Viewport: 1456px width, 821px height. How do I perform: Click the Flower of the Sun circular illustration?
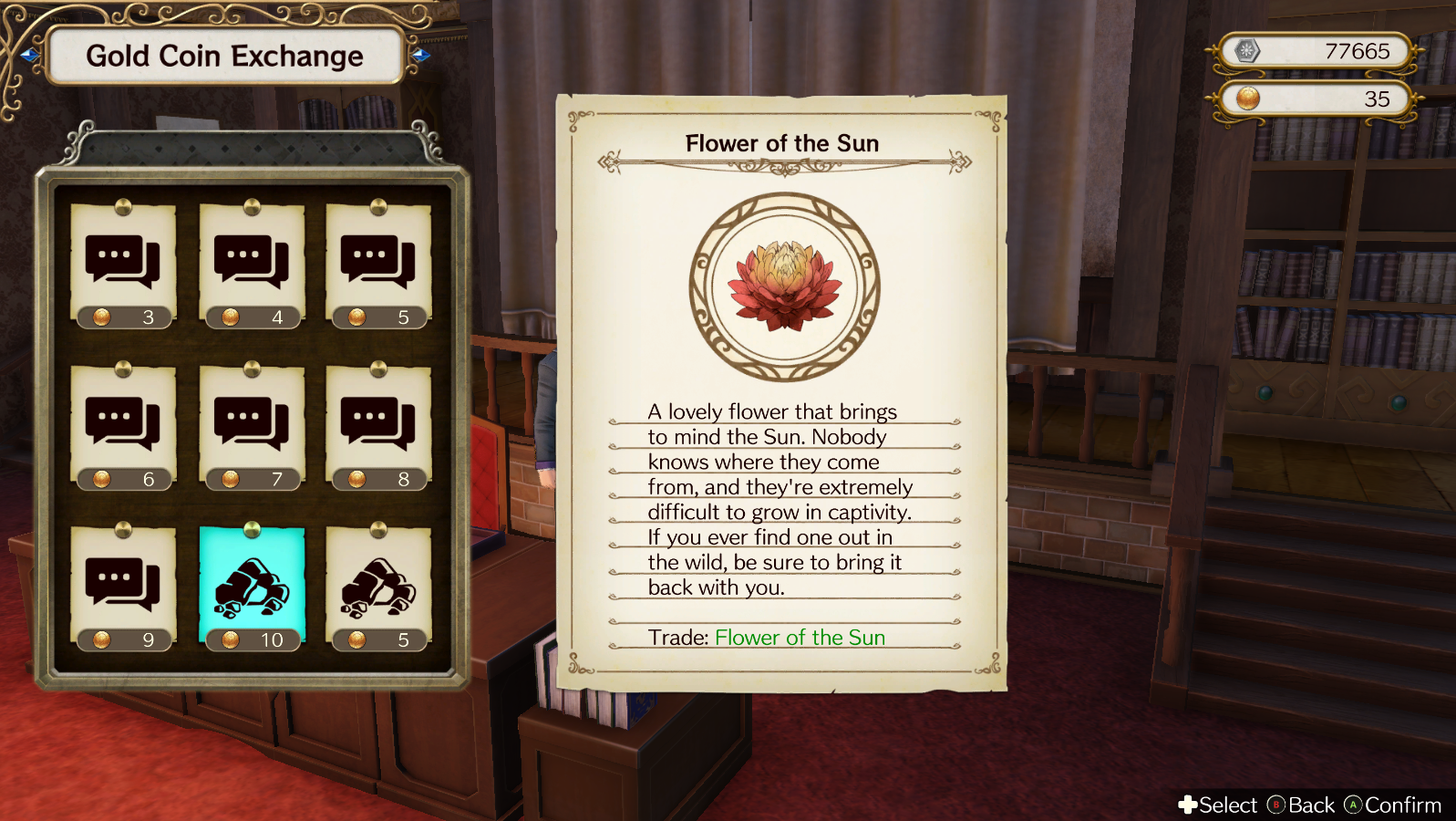point(780,283)
